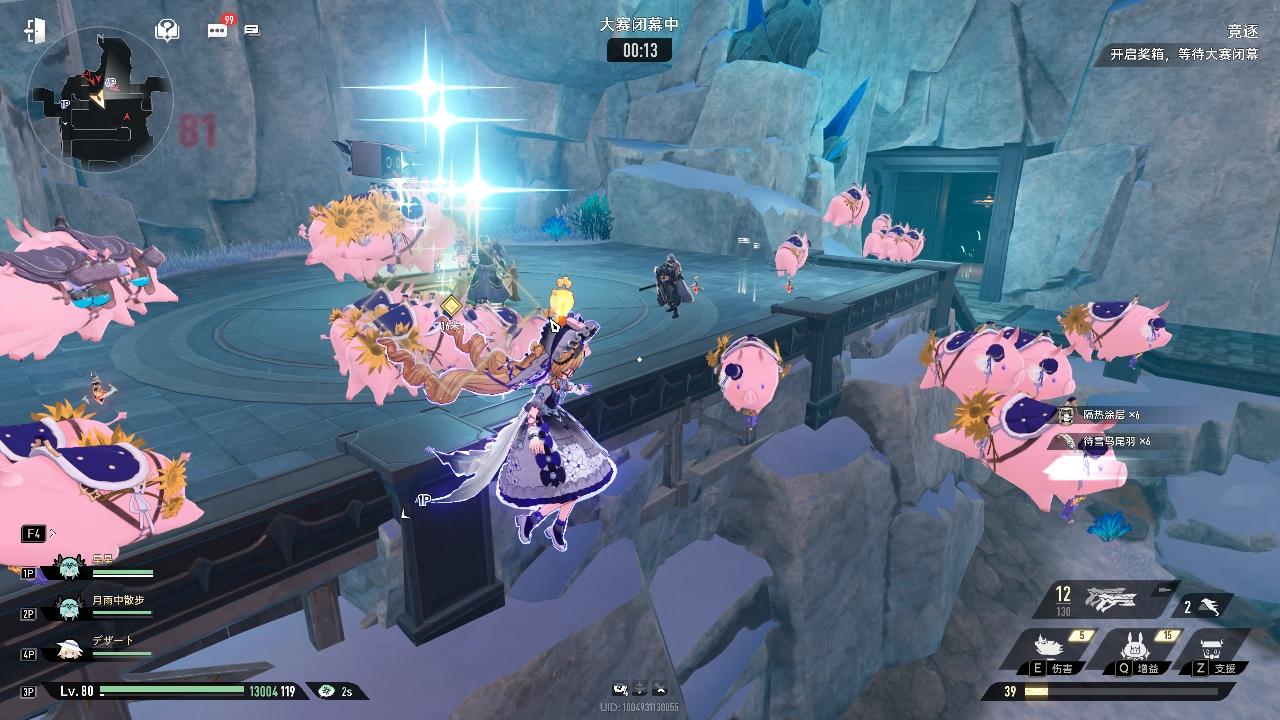Click the exit door icon
This screenshot has width=1280, height=720.
(35, 30)
